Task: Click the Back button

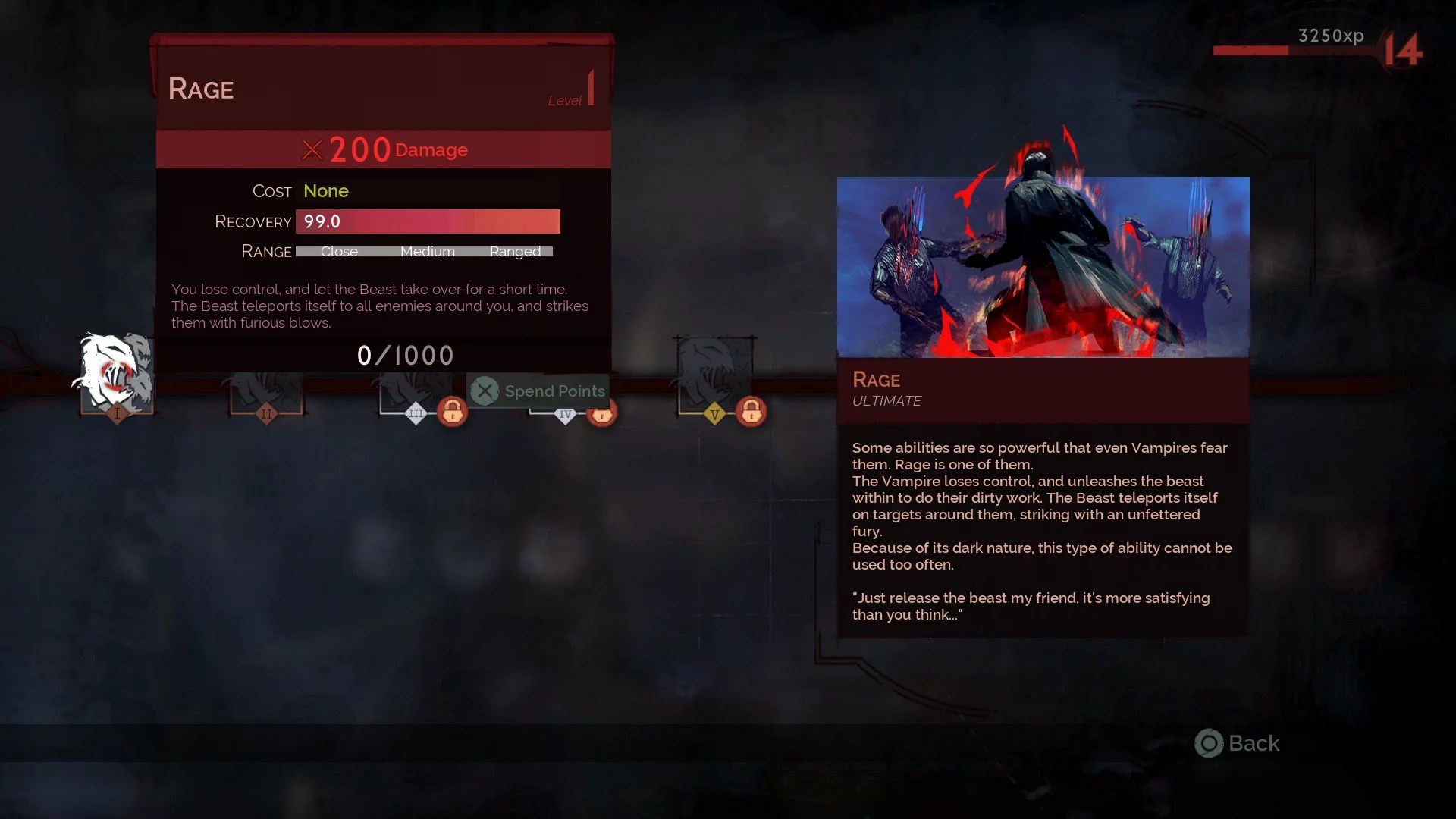Action: [1237, 744]
